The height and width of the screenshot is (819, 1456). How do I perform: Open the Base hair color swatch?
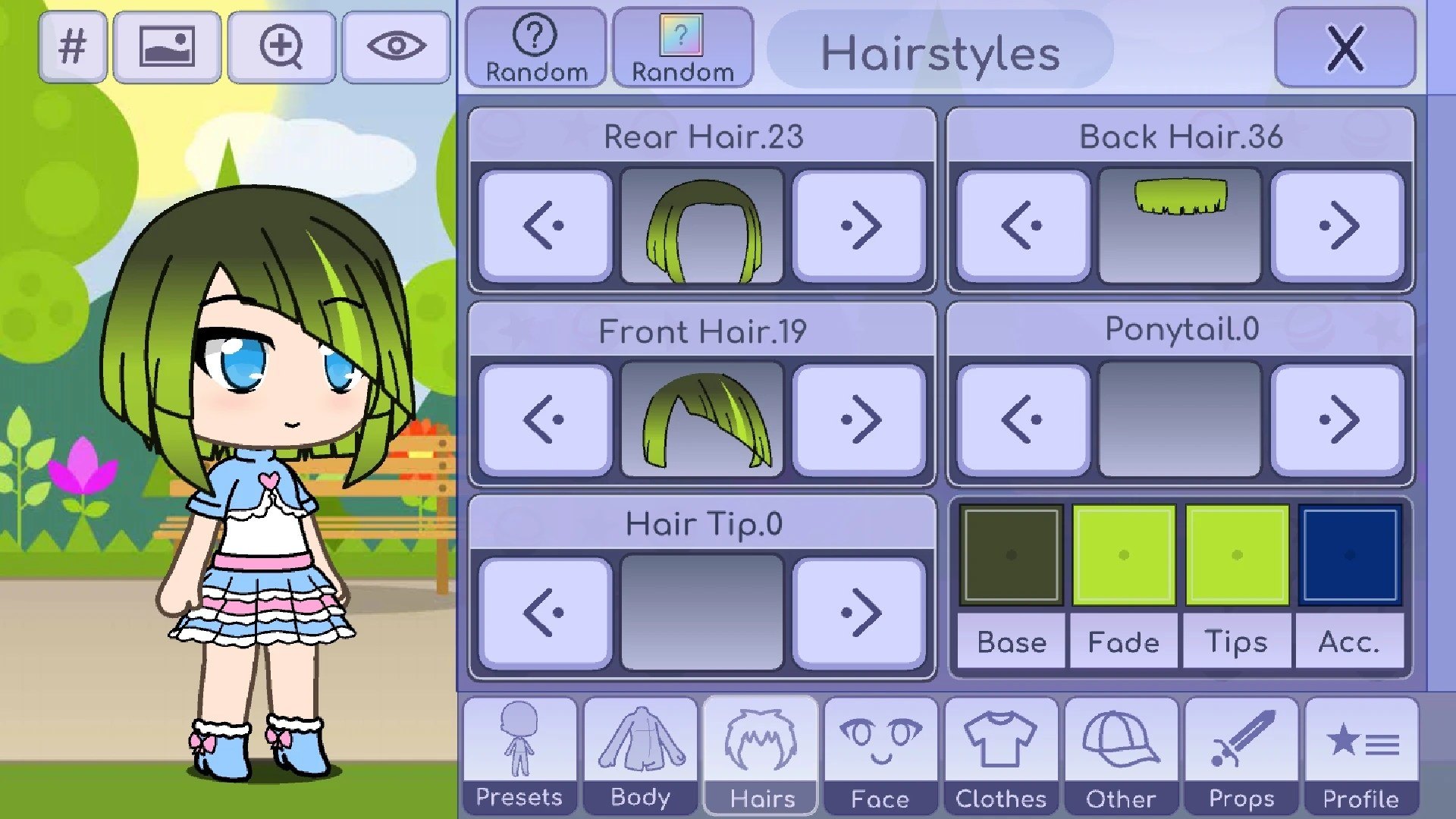(x=1011, y=555)
